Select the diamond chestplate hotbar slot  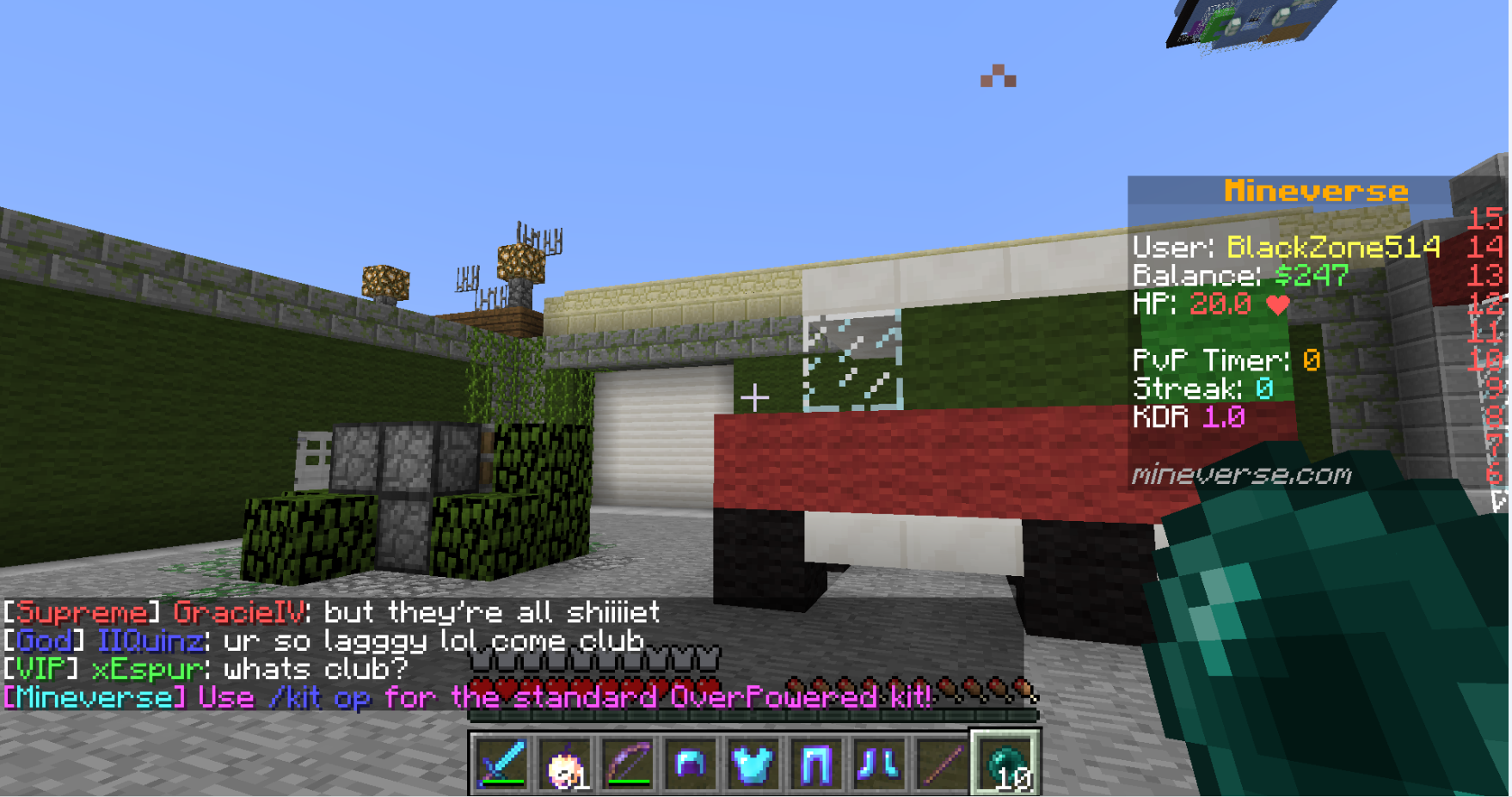click(x=753, y=763)
